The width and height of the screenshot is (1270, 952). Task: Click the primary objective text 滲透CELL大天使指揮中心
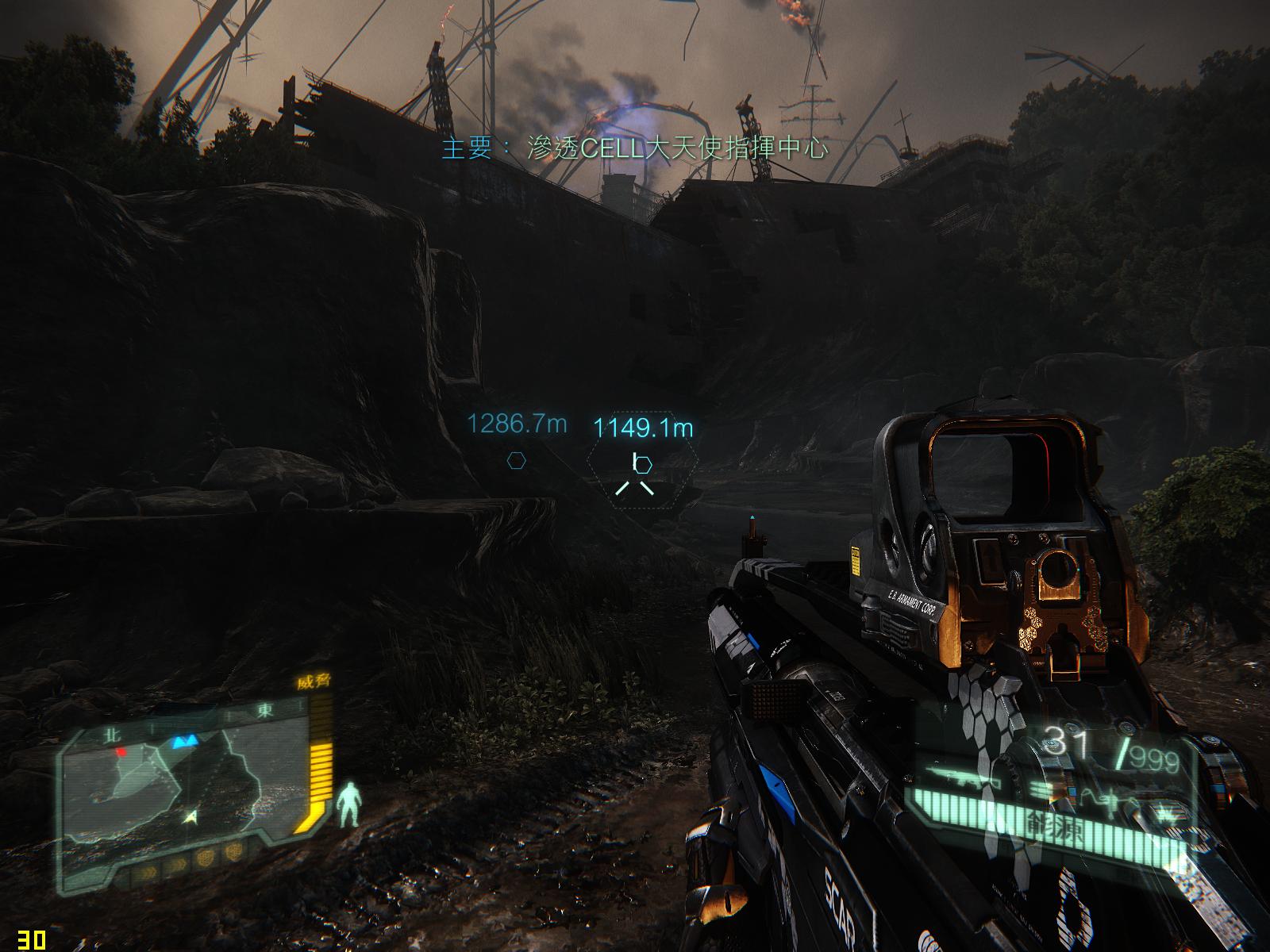point(635,148)
